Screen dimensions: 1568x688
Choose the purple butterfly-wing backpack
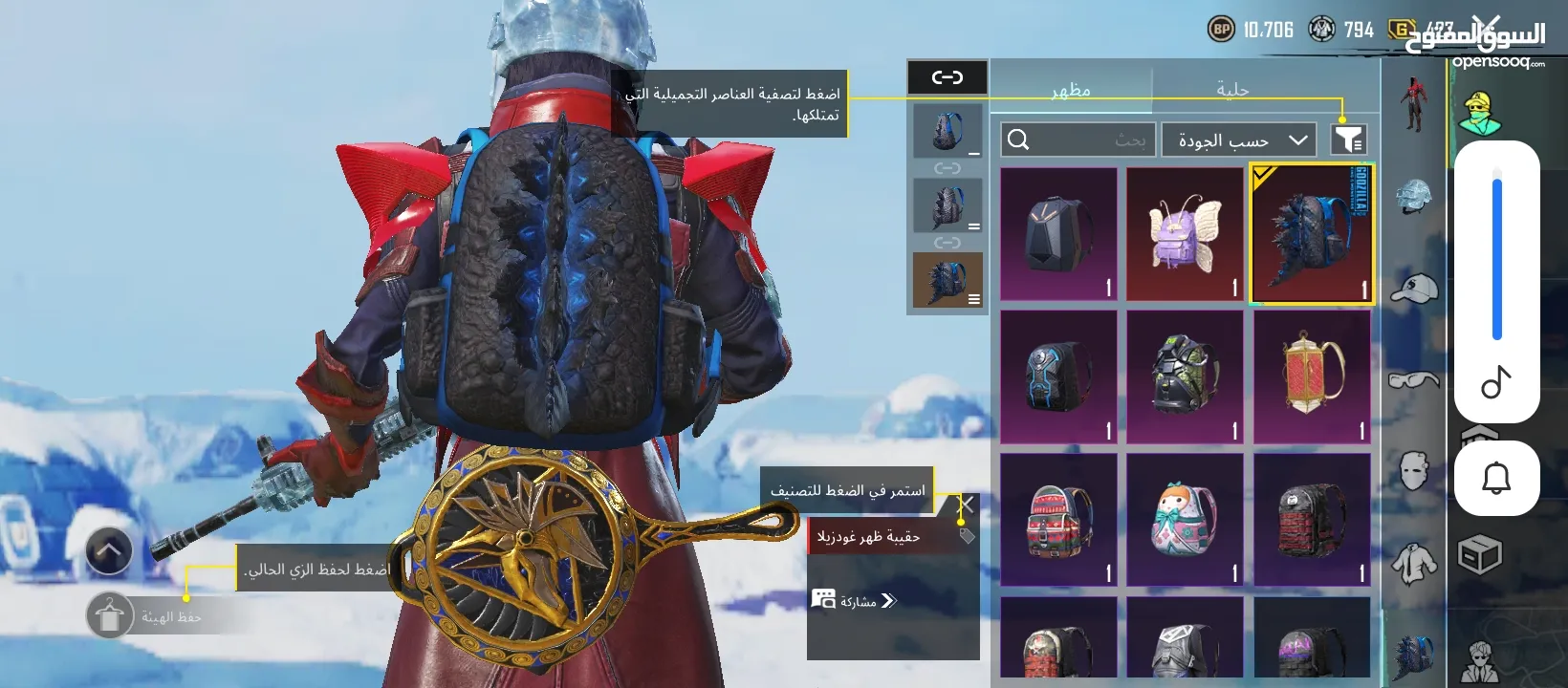[1185, 235]
